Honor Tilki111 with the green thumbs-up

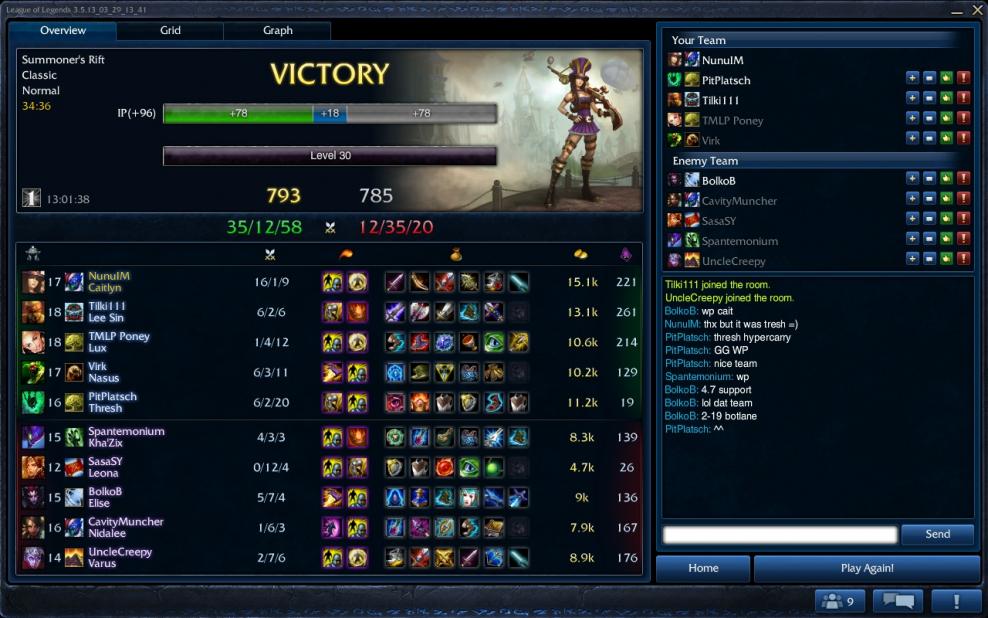[946, 99]
